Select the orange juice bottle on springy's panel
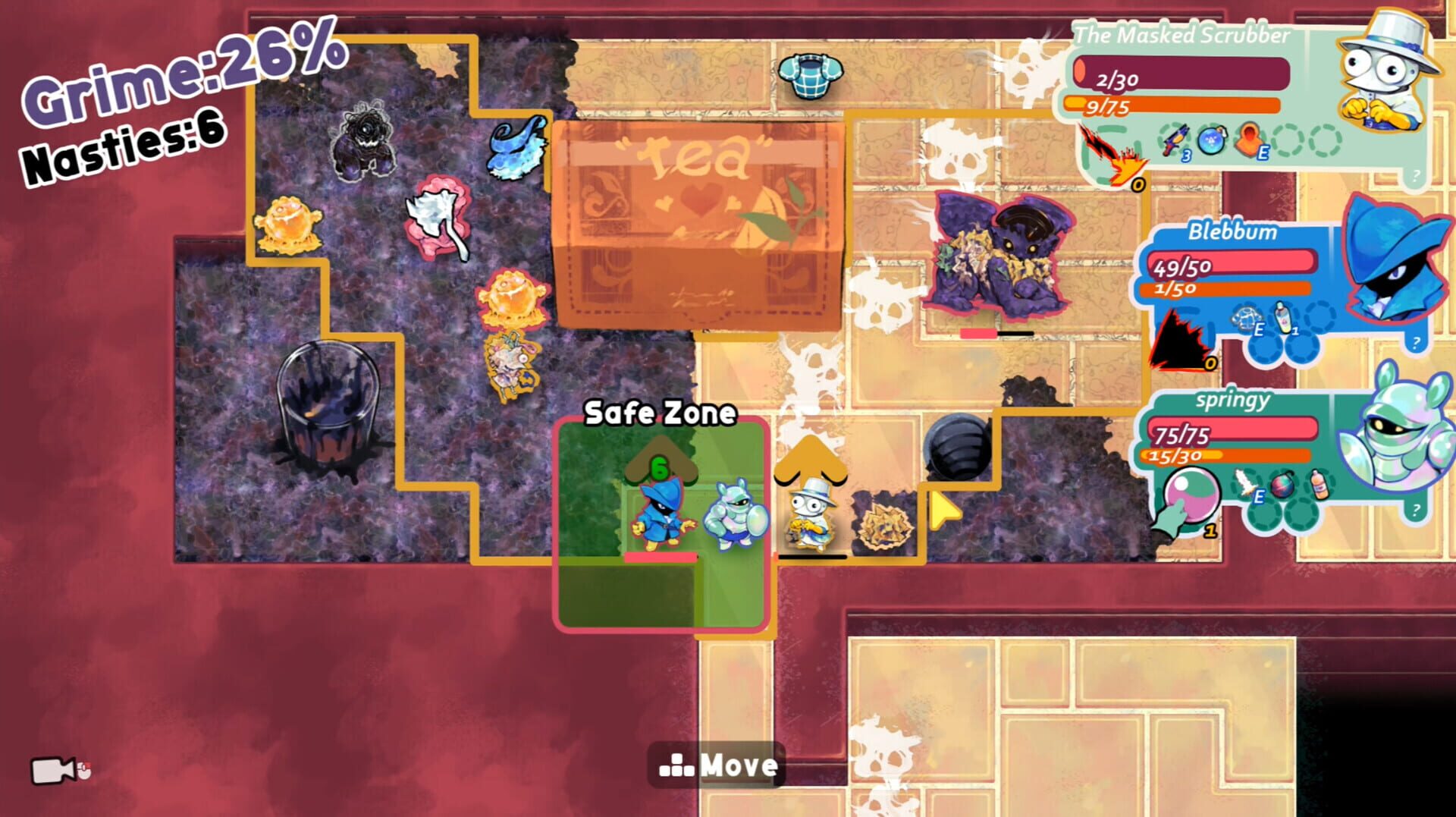The image size is (1456, 817). click(x=1319, y=484)
